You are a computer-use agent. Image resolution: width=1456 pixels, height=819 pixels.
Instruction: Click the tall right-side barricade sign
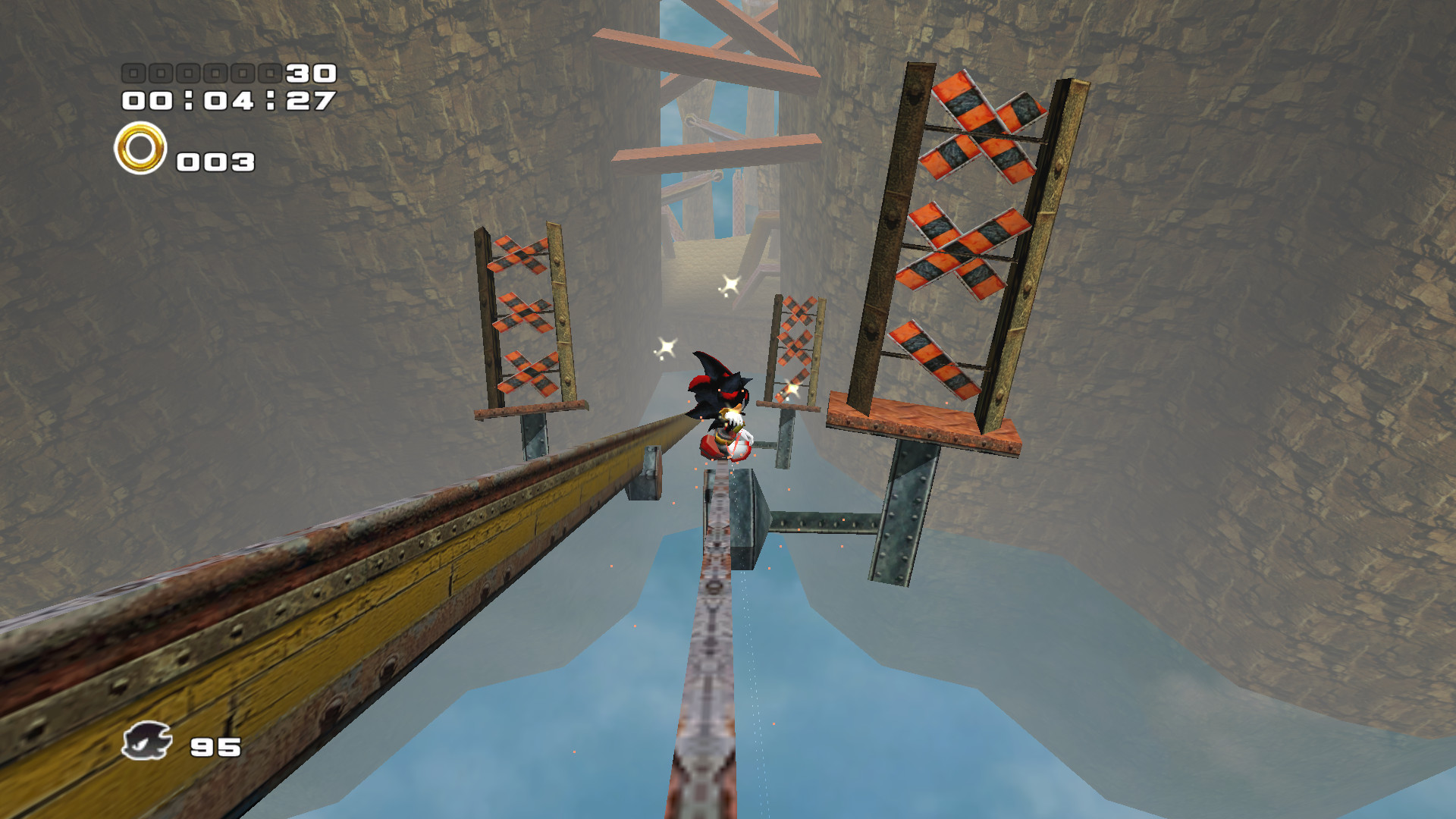point(967,227)
